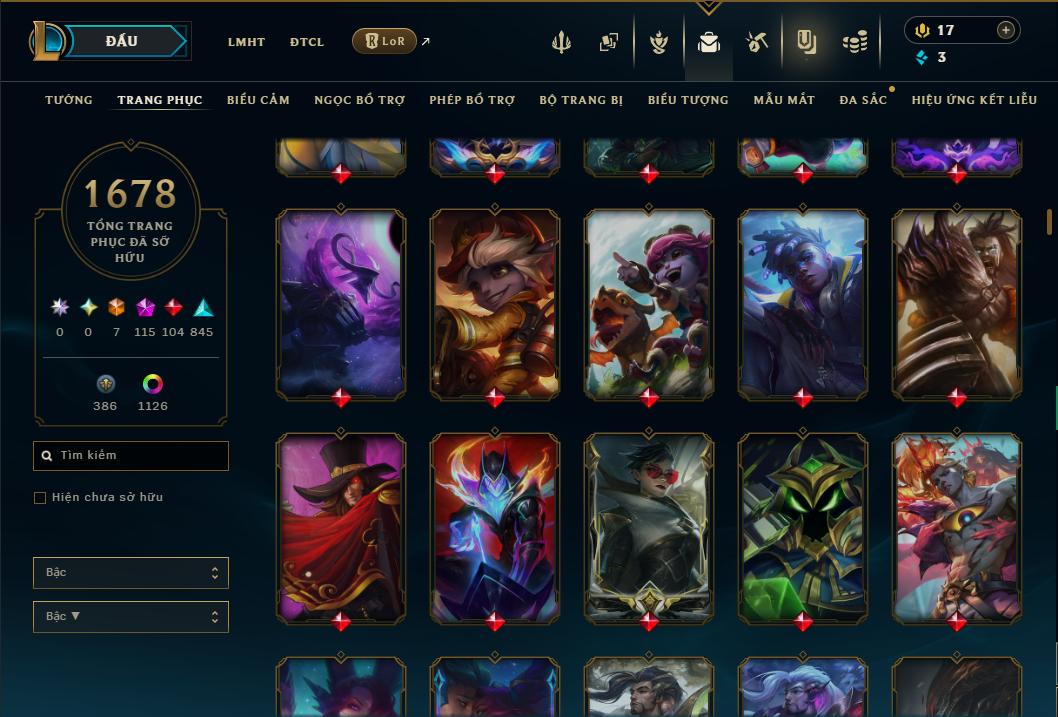Open the ĐA SẮC tab
This screenshot has width=1058, height=717.
pos(863,100)
